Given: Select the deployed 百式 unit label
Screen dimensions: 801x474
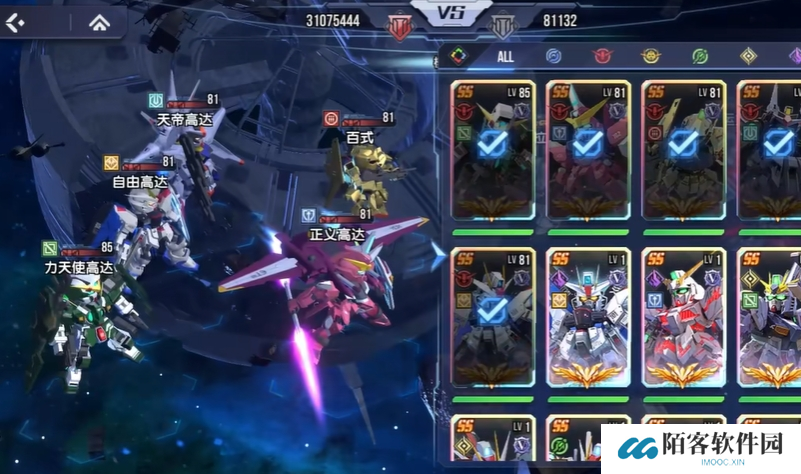Looking at the screenshot, I should click(x=360, y=137).
